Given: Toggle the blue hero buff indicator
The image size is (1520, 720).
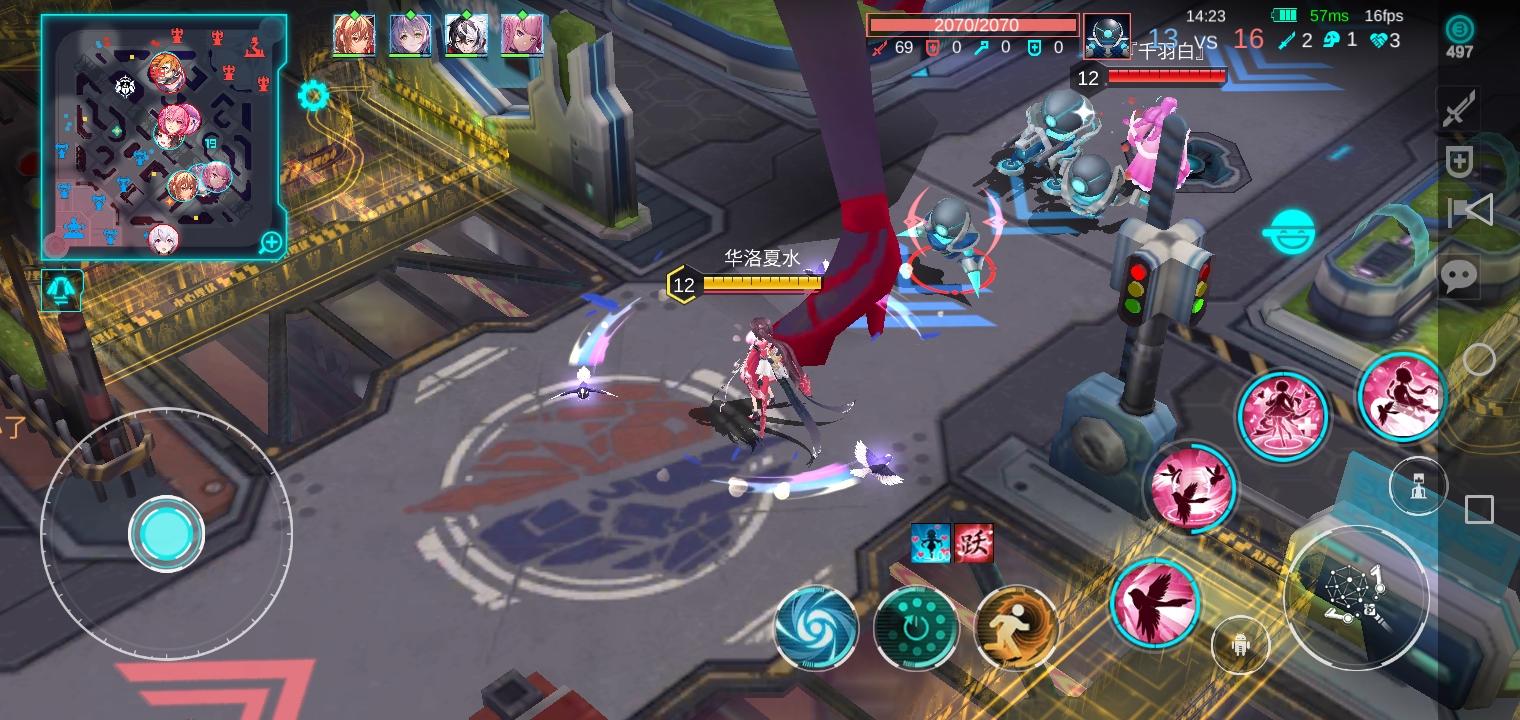Looking at the screenshot, I should click(931, 545).
